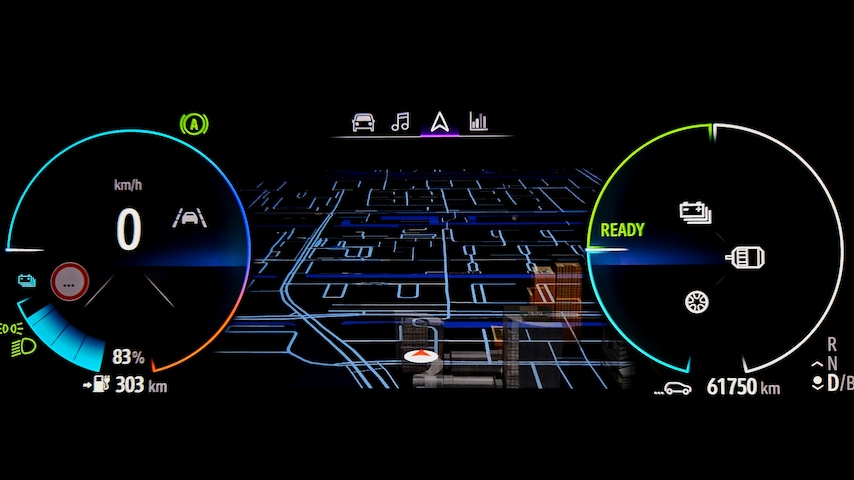
Task: Switch to the car view tab
Action: click(x=363, y=122)
